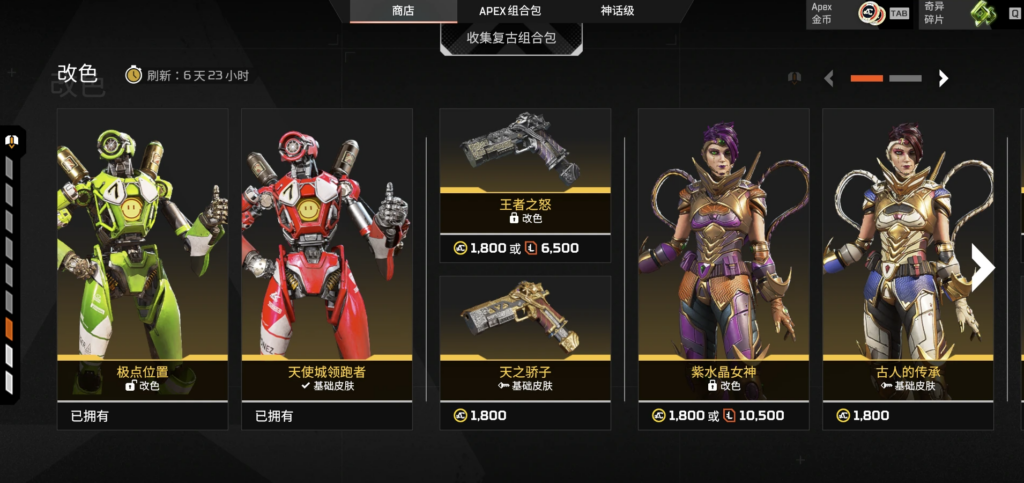The width and height of the screenshot is (1024, 483).
Task: Open the 收集复古组合包 banner
Action: tap(511, 38)
